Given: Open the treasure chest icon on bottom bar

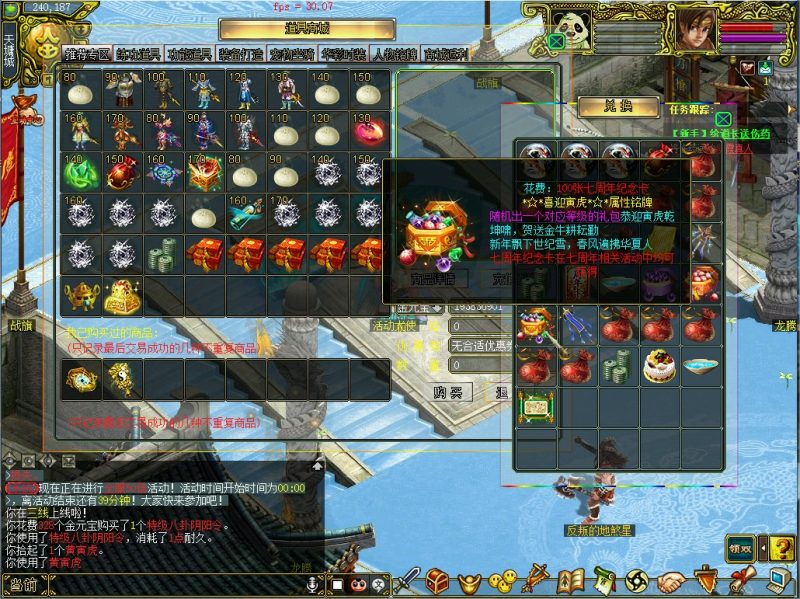Looking at the screenshot, I should tap(437, 580).
